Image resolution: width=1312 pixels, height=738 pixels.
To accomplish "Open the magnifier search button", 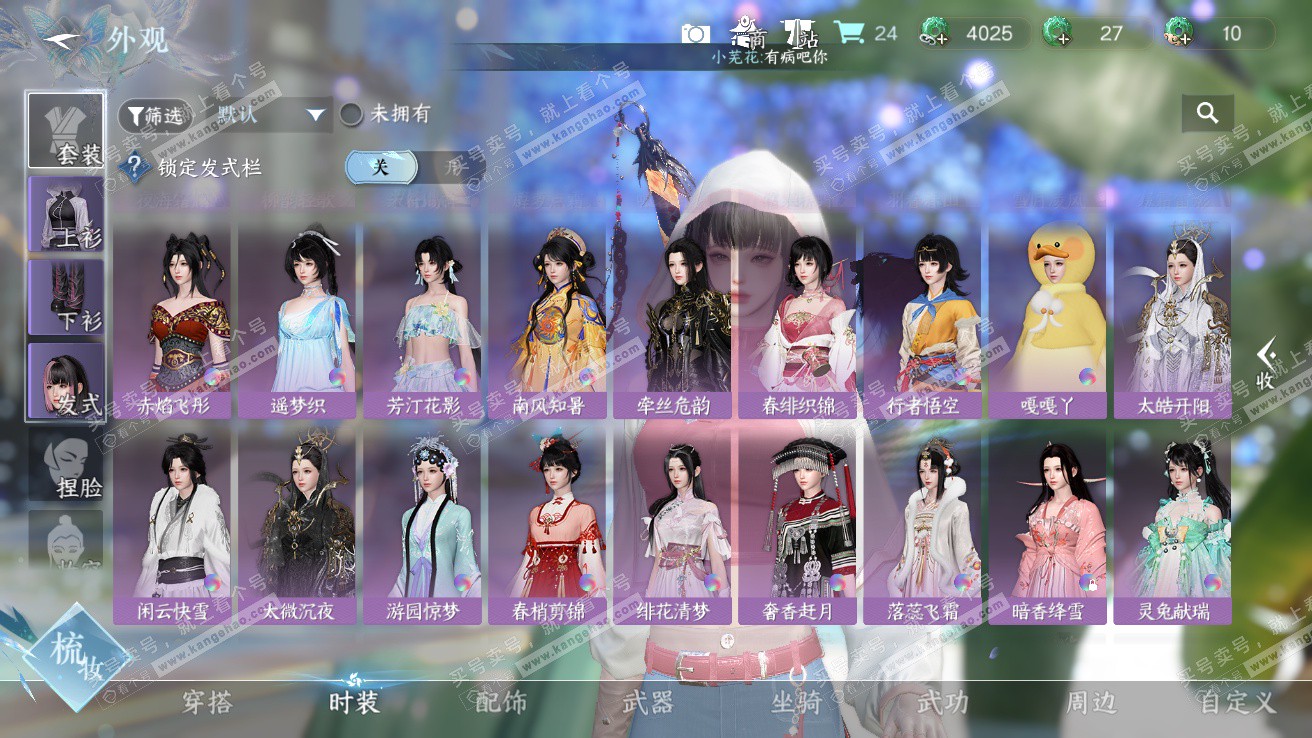I will coord(1207,113).
